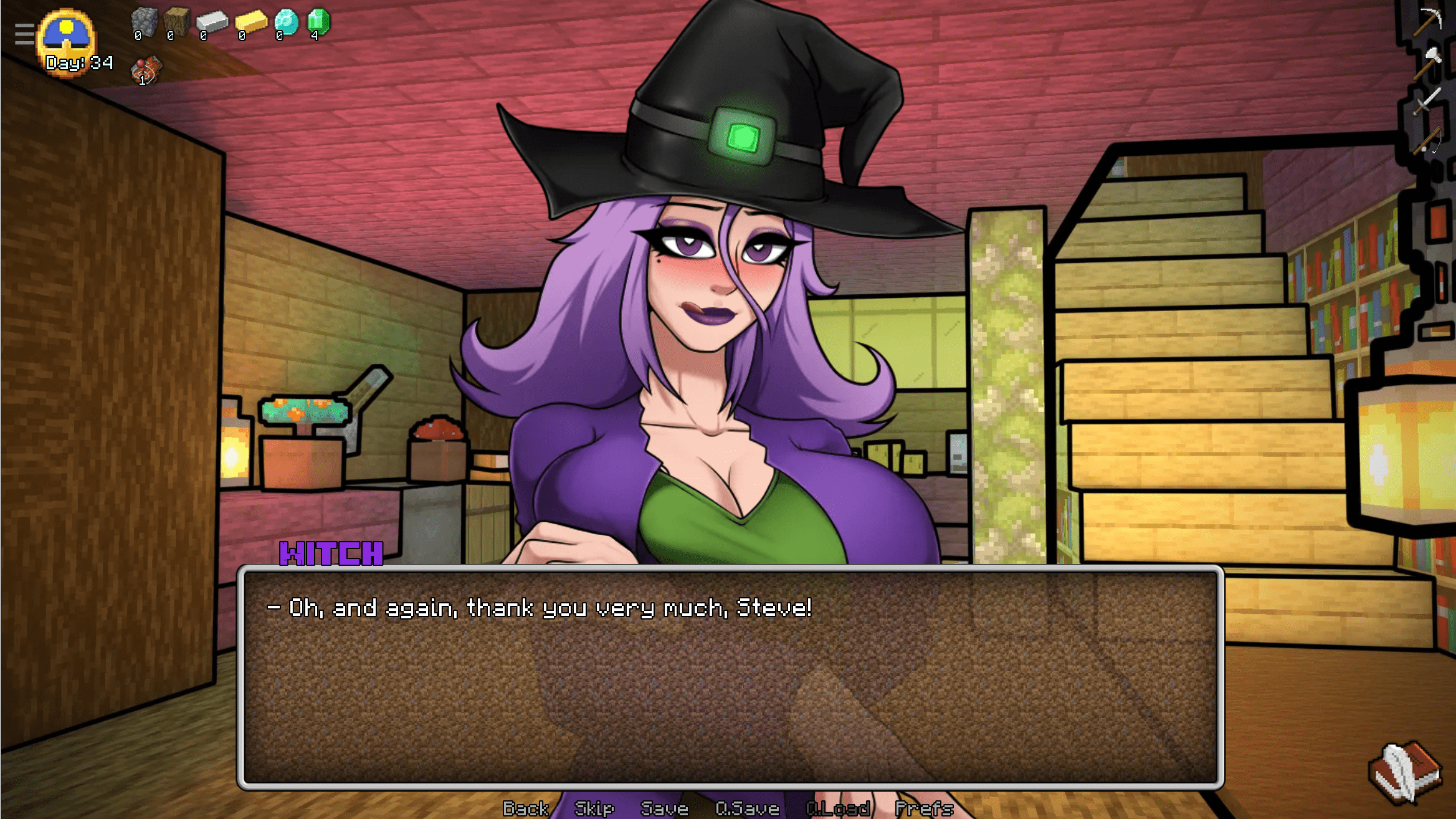Open the Save menu

pos(664,808)
